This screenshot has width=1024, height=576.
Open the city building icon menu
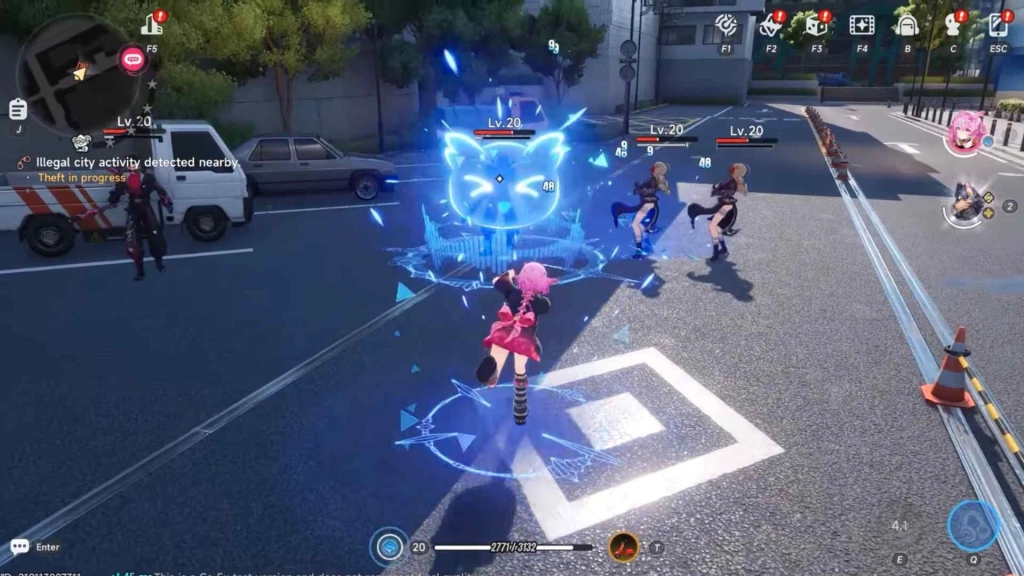point(152,24)
